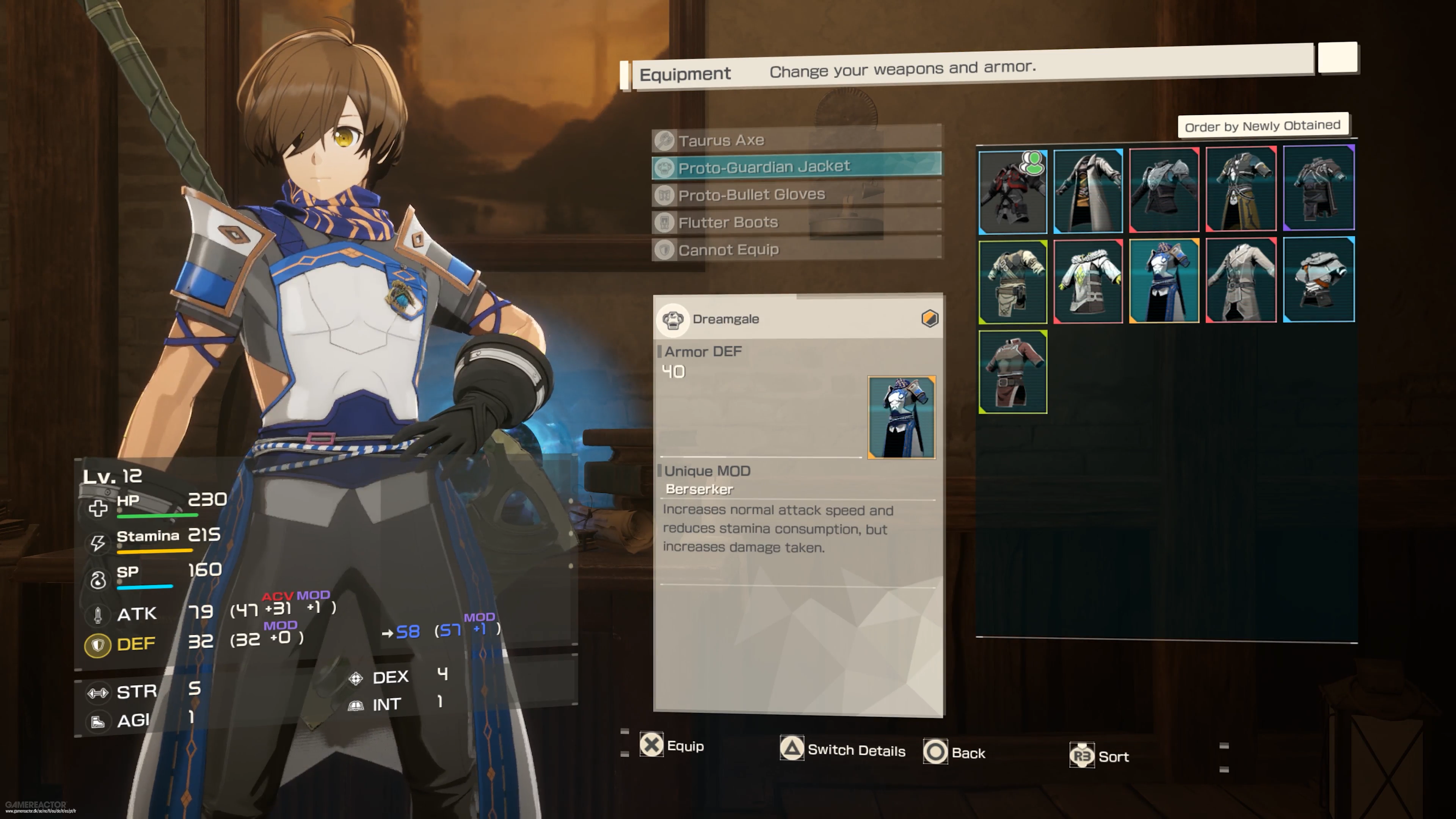Click the boots icon beside Flutter Boots
The width and height of the screenshot is (1456, 819).
665,222
